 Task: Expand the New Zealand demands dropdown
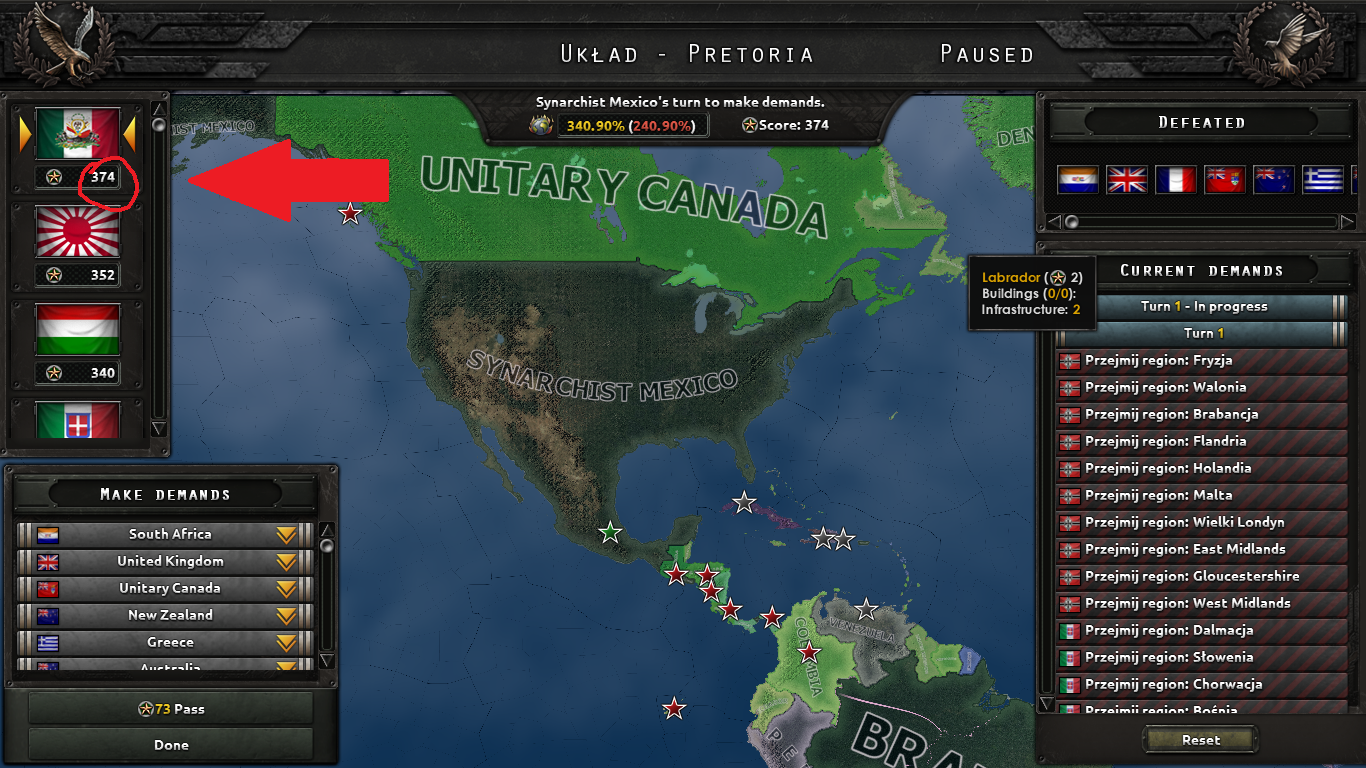coord(287,615)
